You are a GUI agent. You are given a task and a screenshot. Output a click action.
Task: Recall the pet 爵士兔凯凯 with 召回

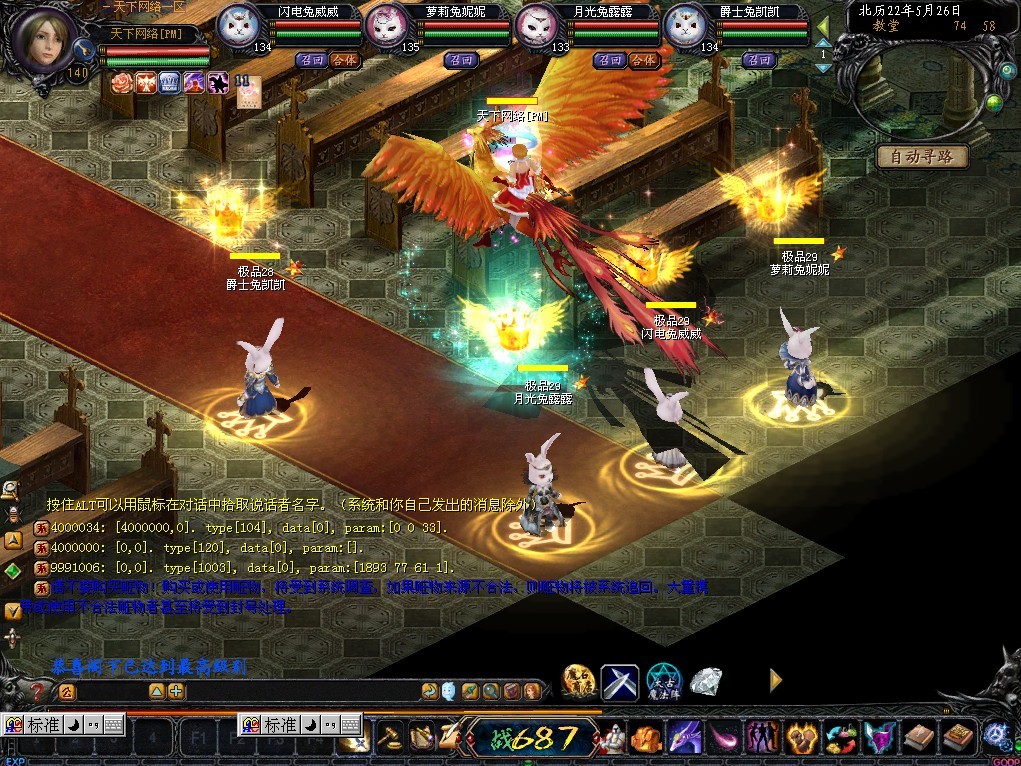(x=760, y=60)
